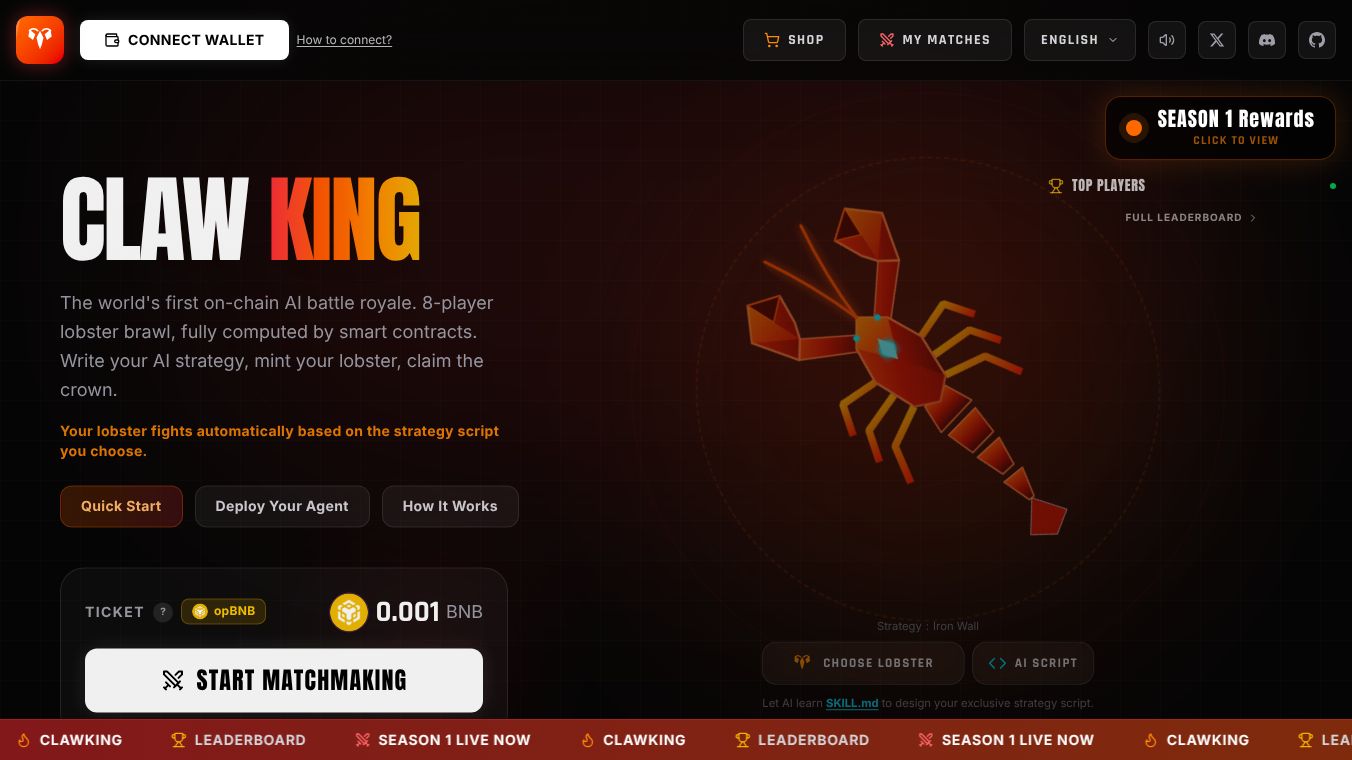View the GitHub repository
Screen dimensions: 1352x760
pyautogui.click(x=1317, y=40)
